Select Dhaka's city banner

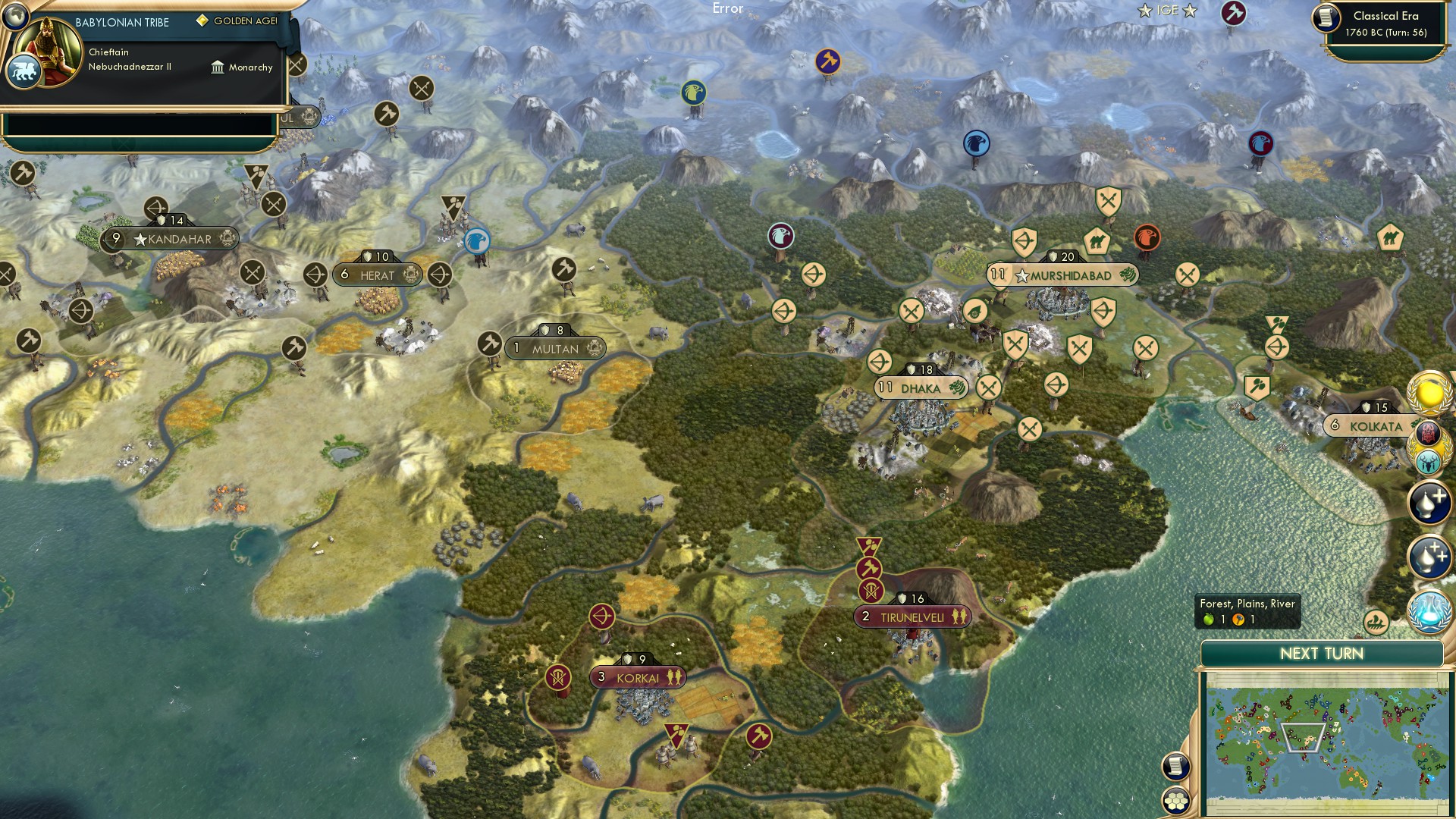(x=921, y=388)
